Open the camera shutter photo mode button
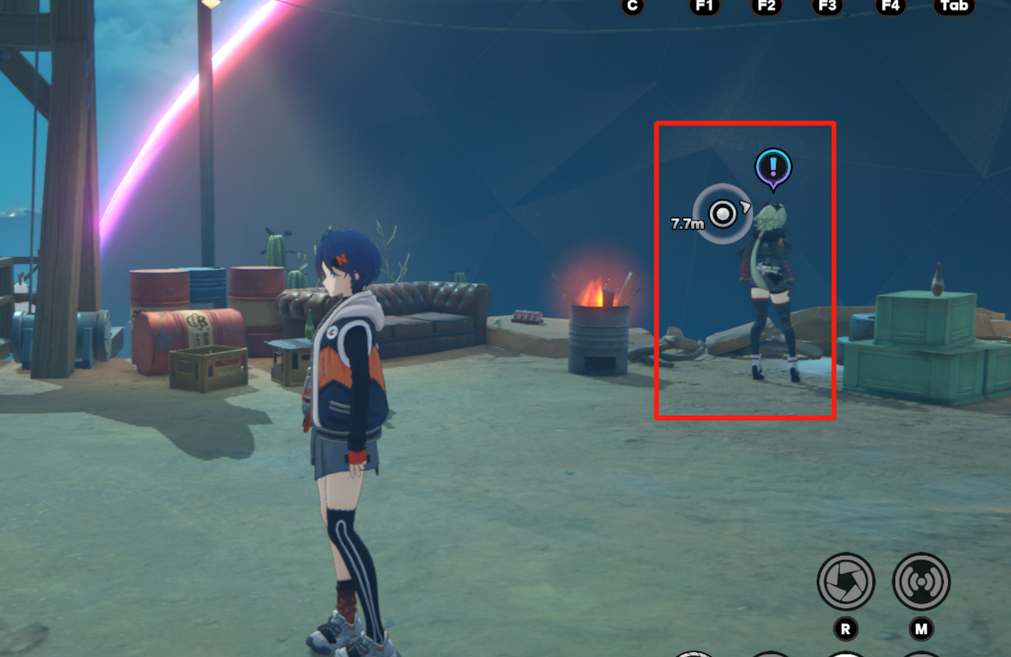Screen dimensions: 1011x657 pyautogui.click(x=845, y=582)
